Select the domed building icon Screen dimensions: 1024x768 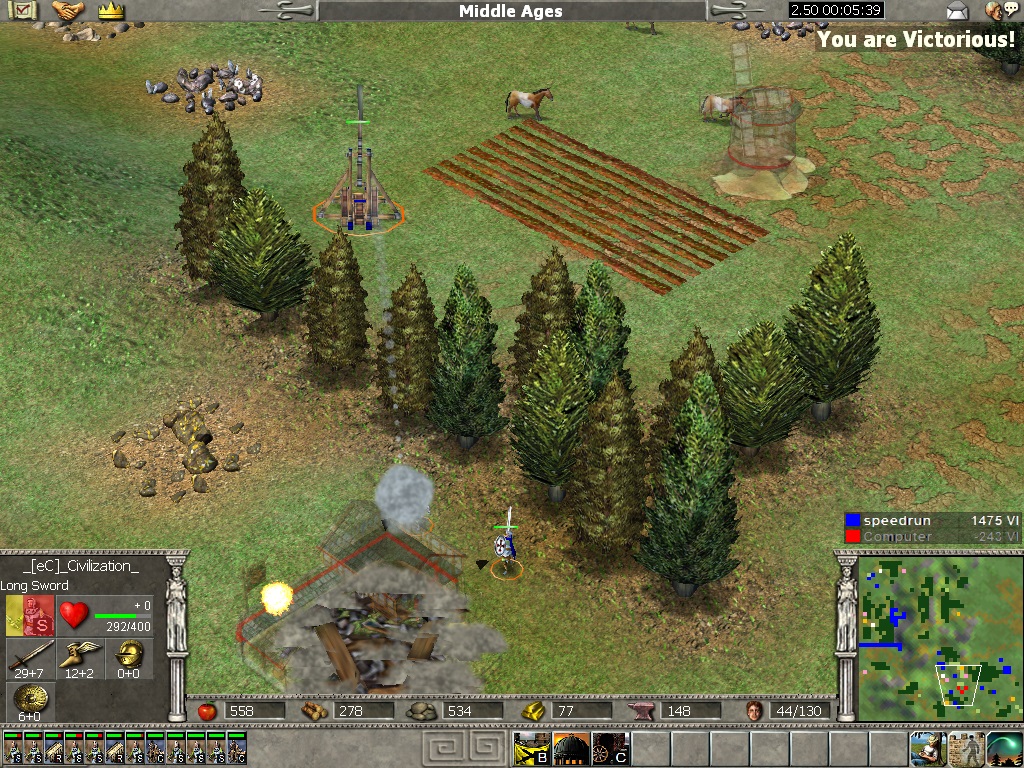pyautogui.click(x=570, y=749)
